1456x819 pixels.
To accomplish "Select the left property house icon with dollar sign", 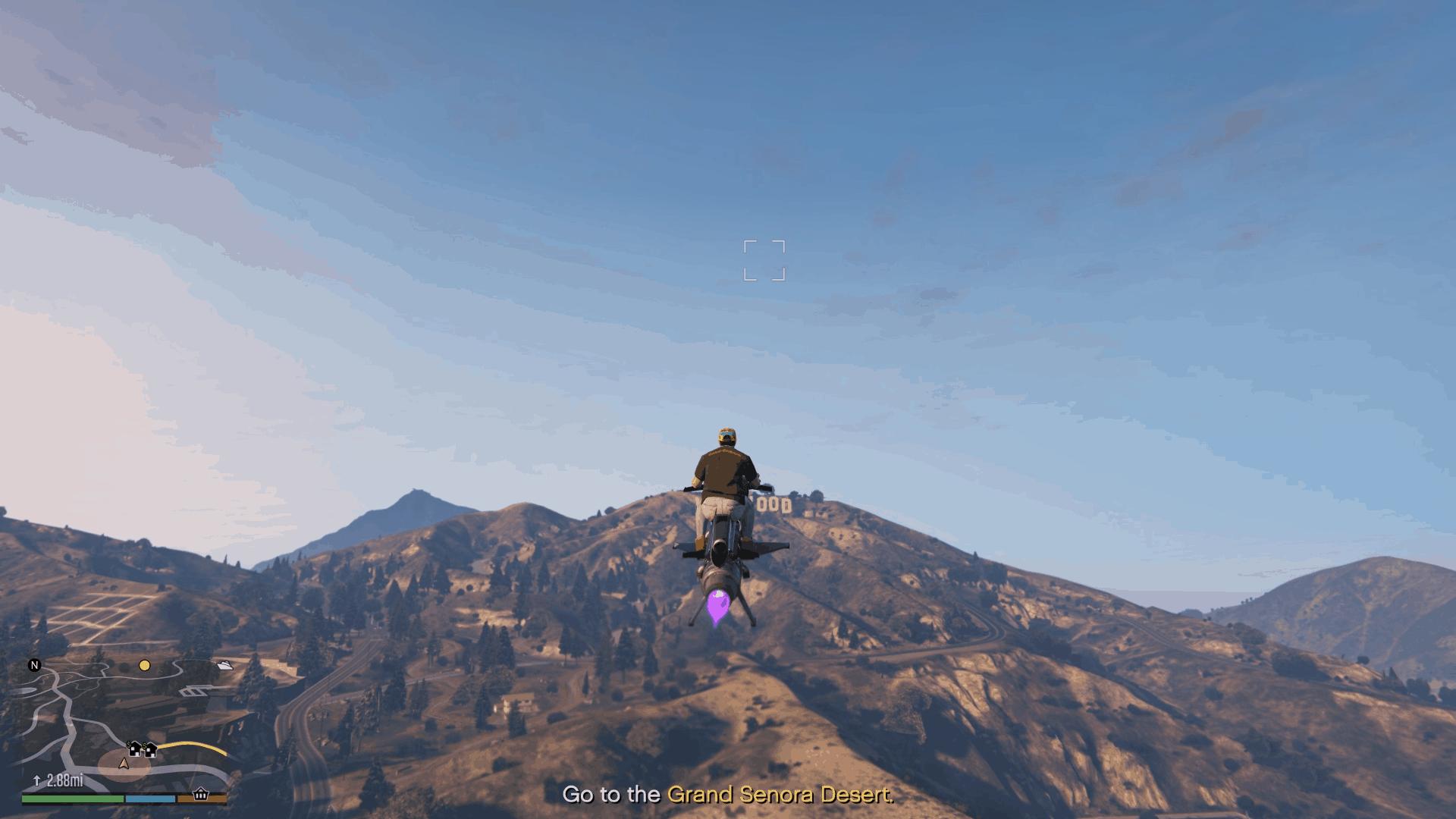I will click(134, 750).
